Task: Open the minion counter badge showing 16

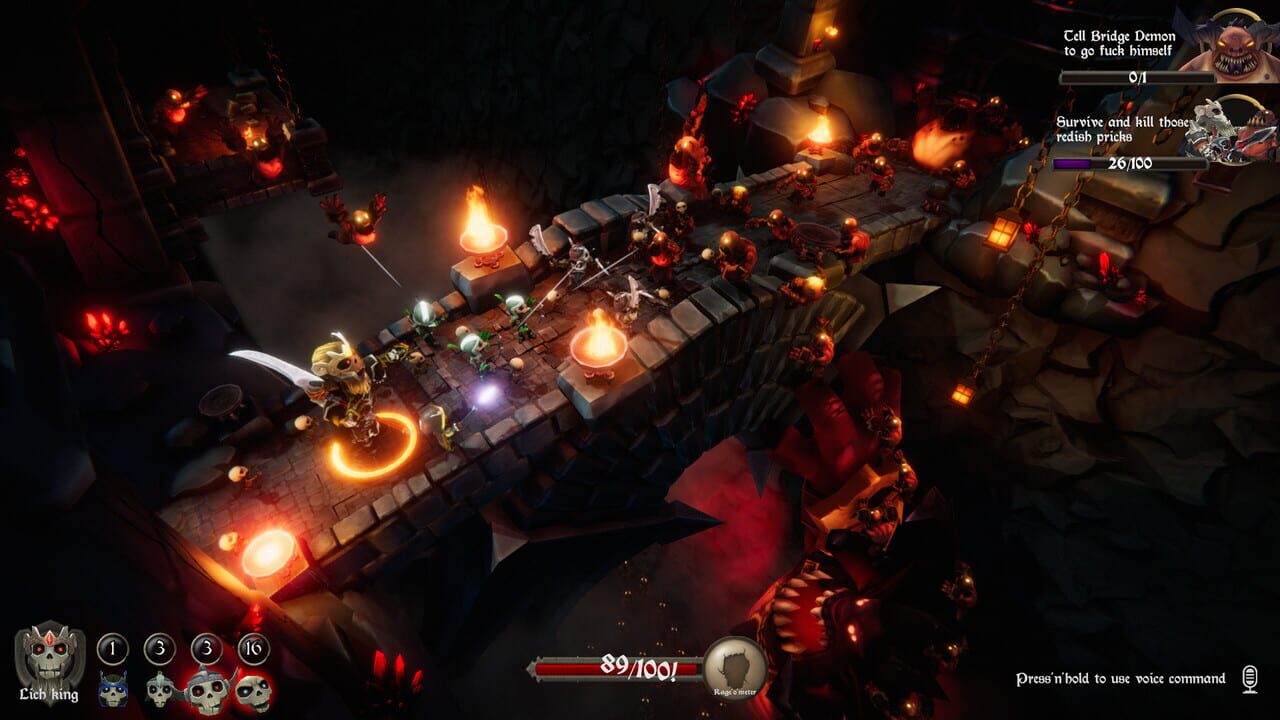Action: [254, 646]
